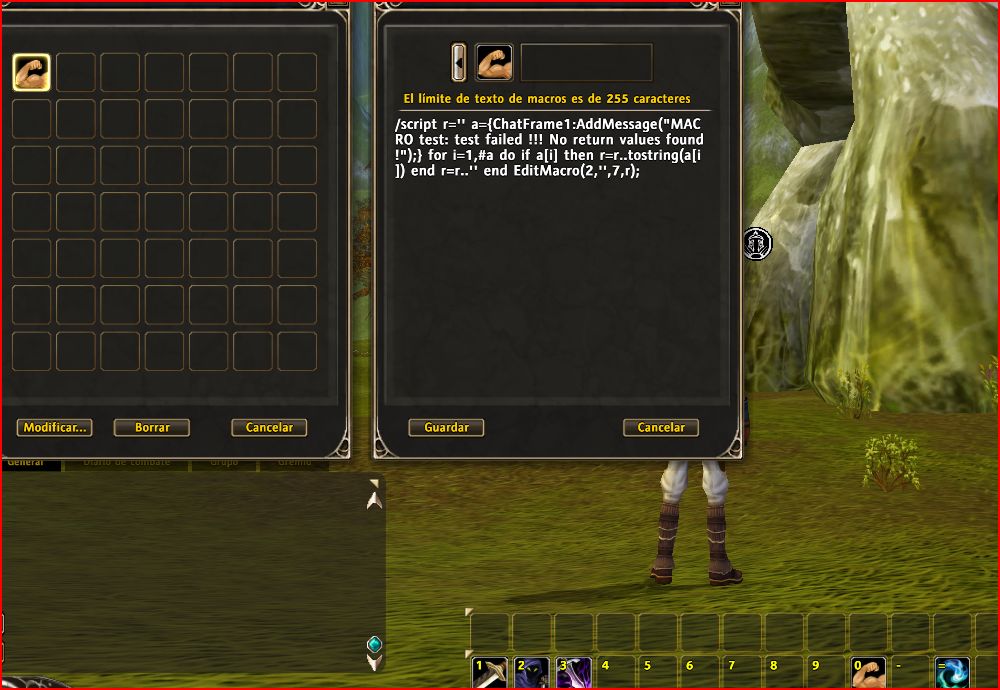Cast the blue swirl spell on the hotbar
1000x690 pixels.
952,673
